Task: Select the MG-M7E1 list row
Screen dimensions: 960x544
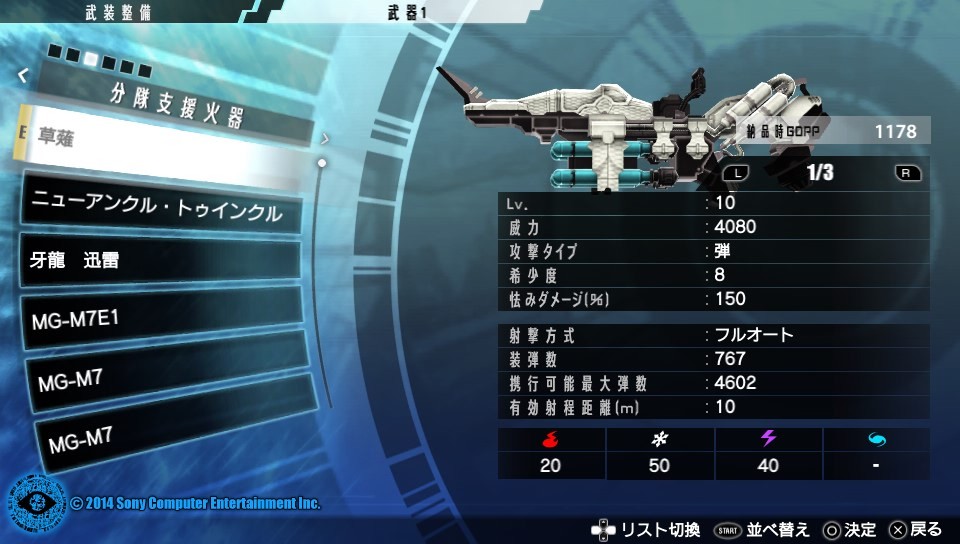Action: tap(160, 318)
